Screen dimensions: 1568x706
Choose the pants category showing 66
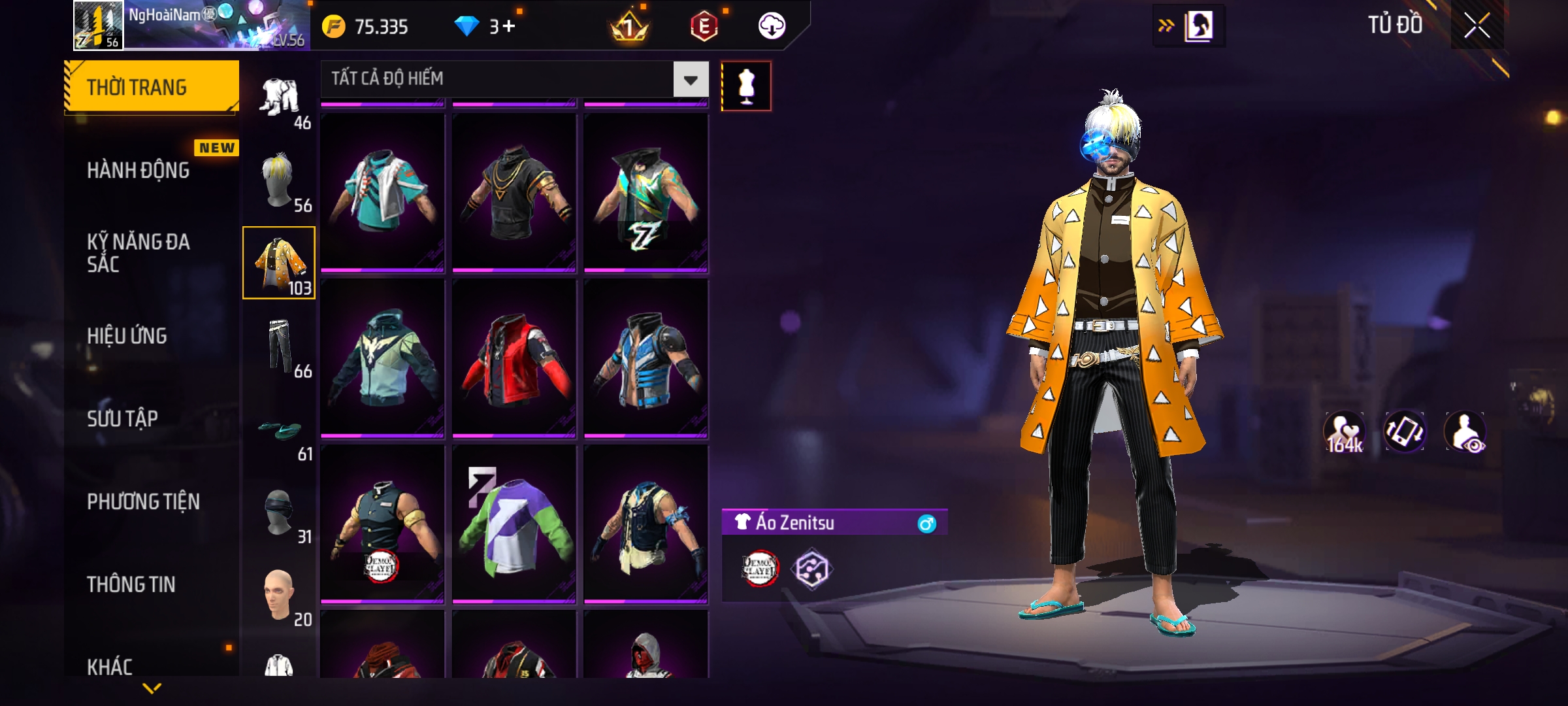point(280,346)
